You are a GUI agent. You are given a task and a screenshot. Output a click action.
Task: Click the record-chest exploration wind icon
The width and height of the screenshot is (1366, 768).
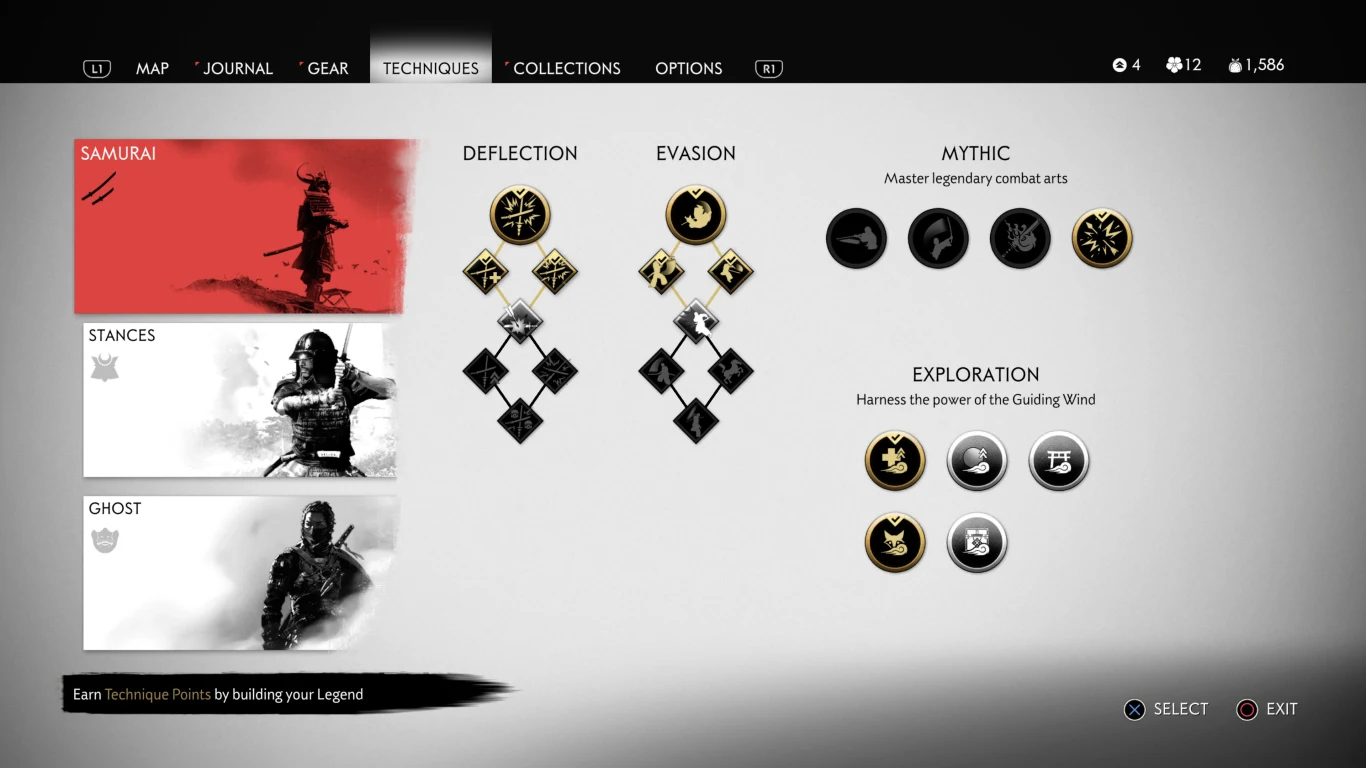(977, 542)
